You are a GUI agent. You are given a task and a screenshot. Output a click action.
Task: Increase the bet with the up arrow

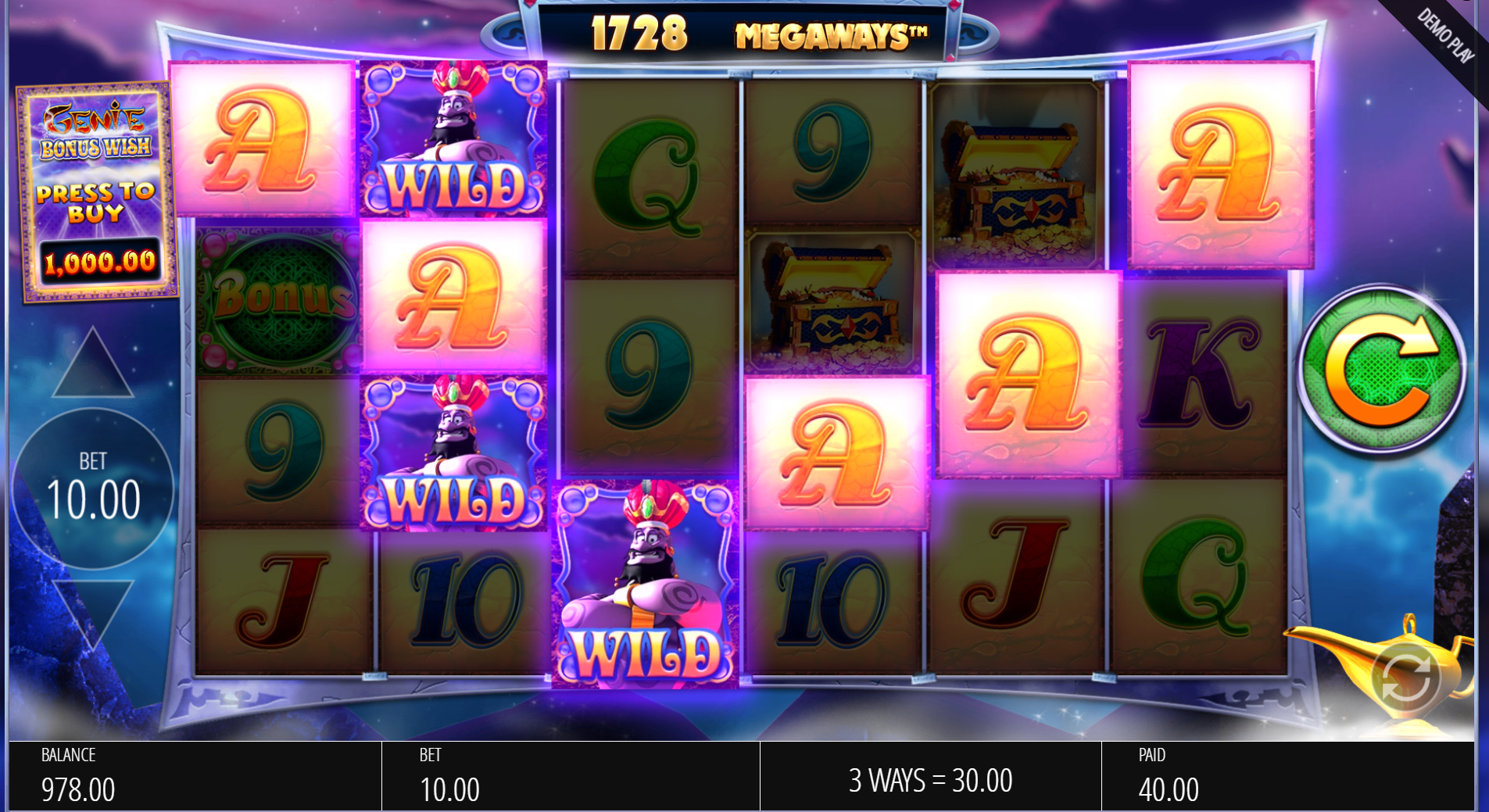click(93, 364)
